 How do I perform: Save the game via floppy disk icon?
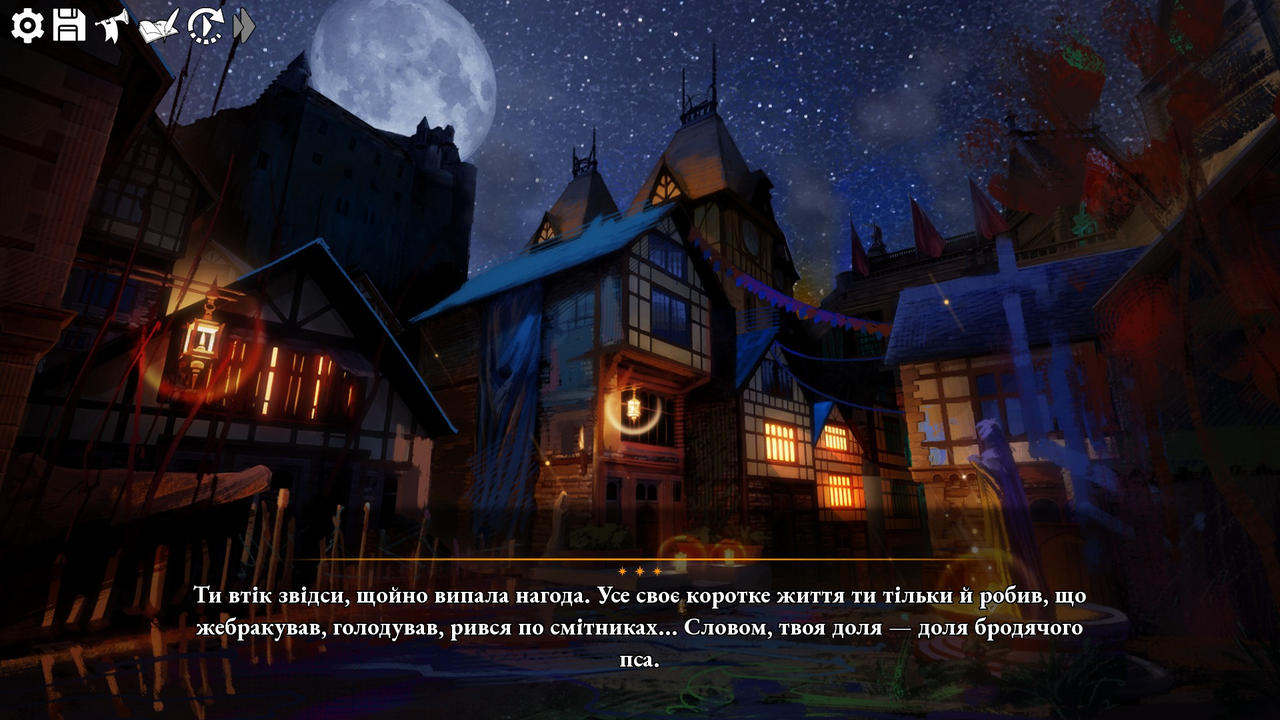tap(69, 25)
